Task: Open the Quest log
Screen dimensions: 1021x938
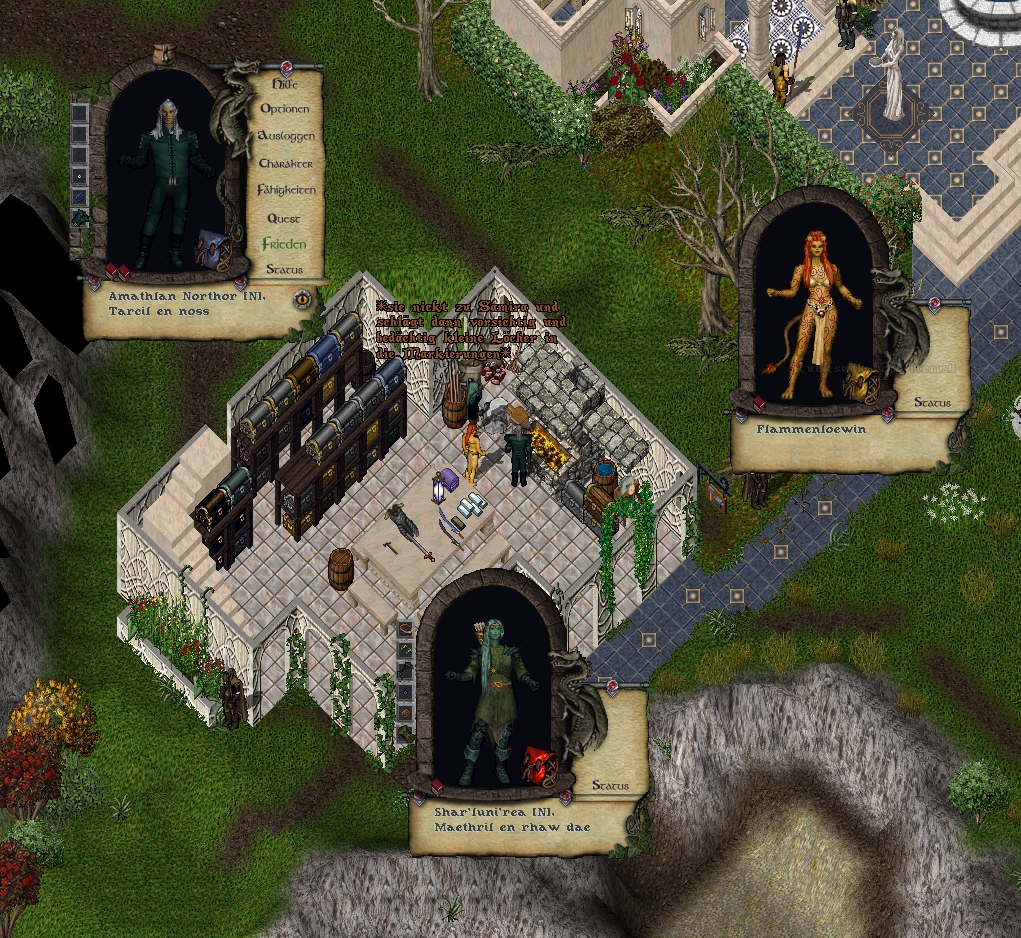Action: pos(284,218)
